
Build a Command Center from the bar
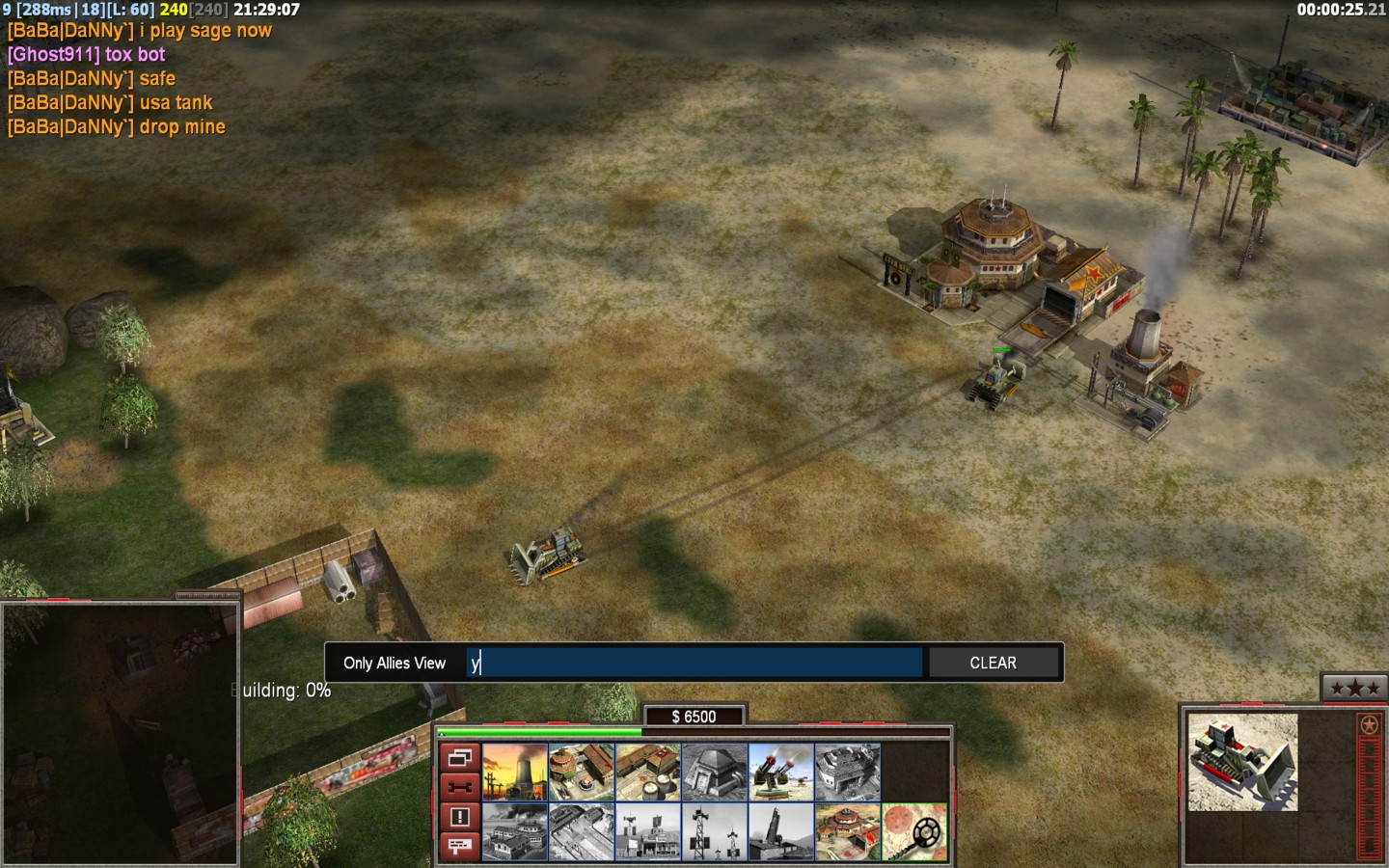coord(848,832)
